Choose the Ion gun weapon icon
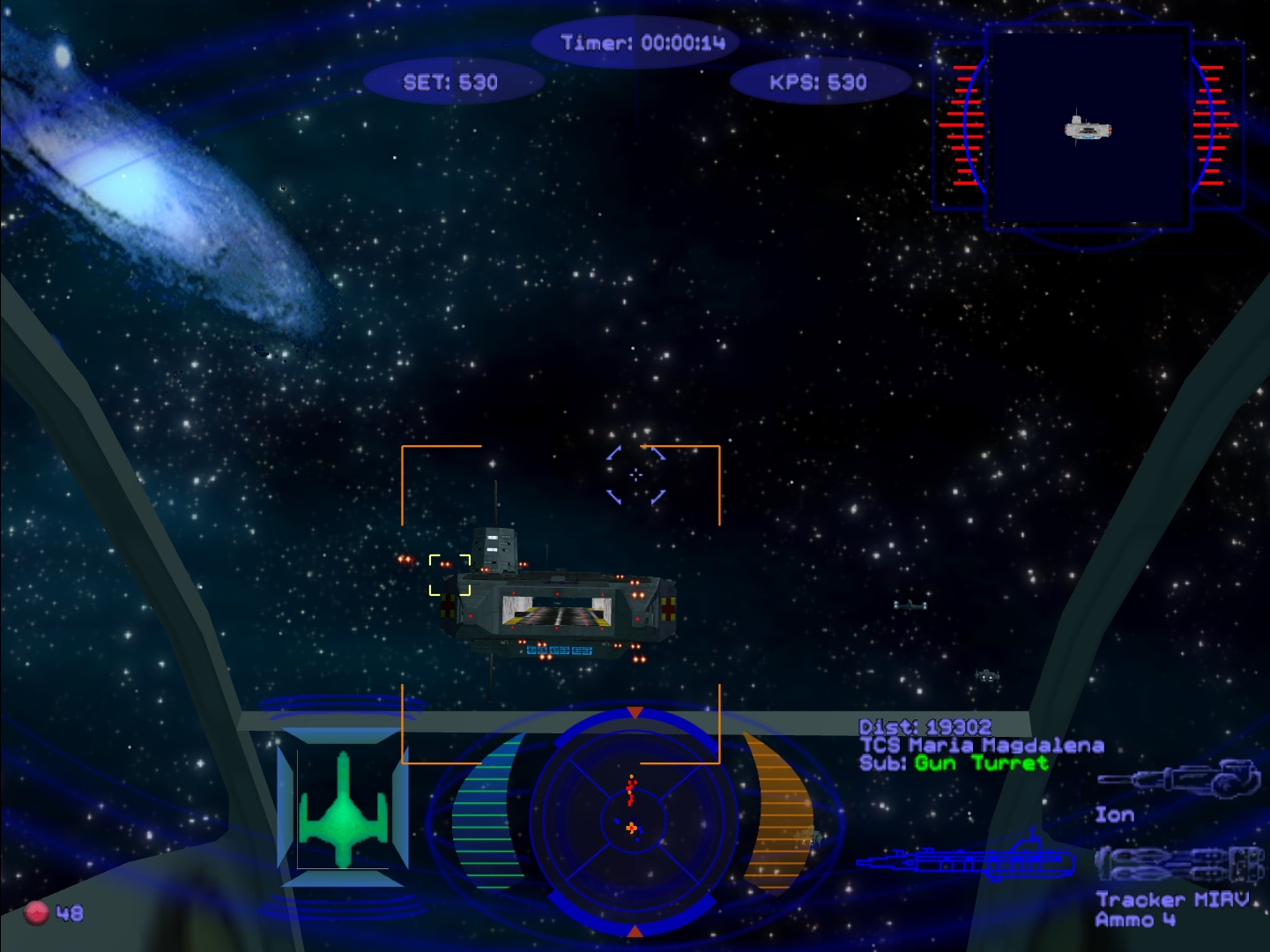The image size is (1270, 952). pyautogui.click(x=1179, y=779)
